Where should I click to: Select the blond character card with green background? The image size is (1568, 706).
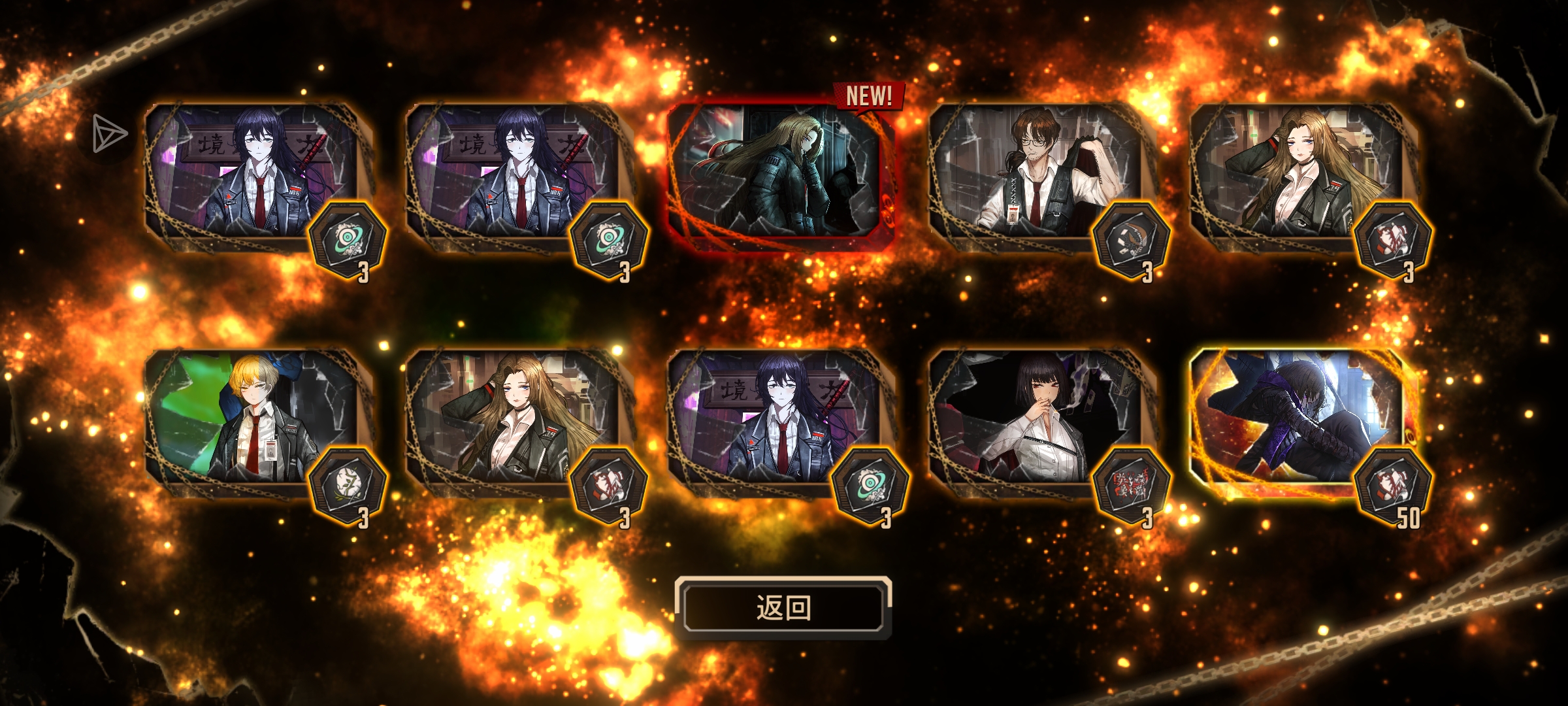[x=252, y=418]
